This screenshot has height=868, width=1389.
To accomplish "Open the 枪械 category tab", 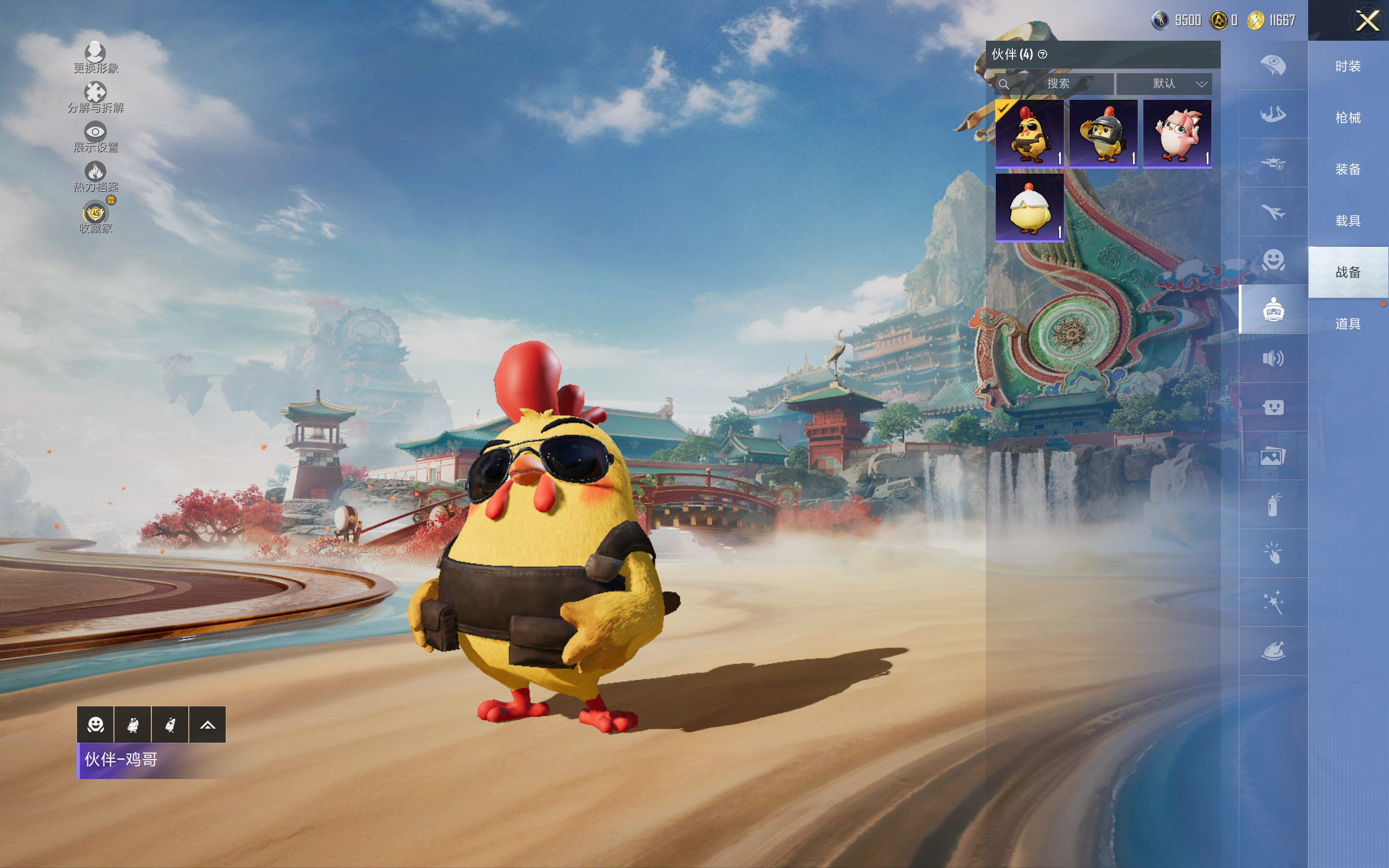I will [x=1348, y=118].
